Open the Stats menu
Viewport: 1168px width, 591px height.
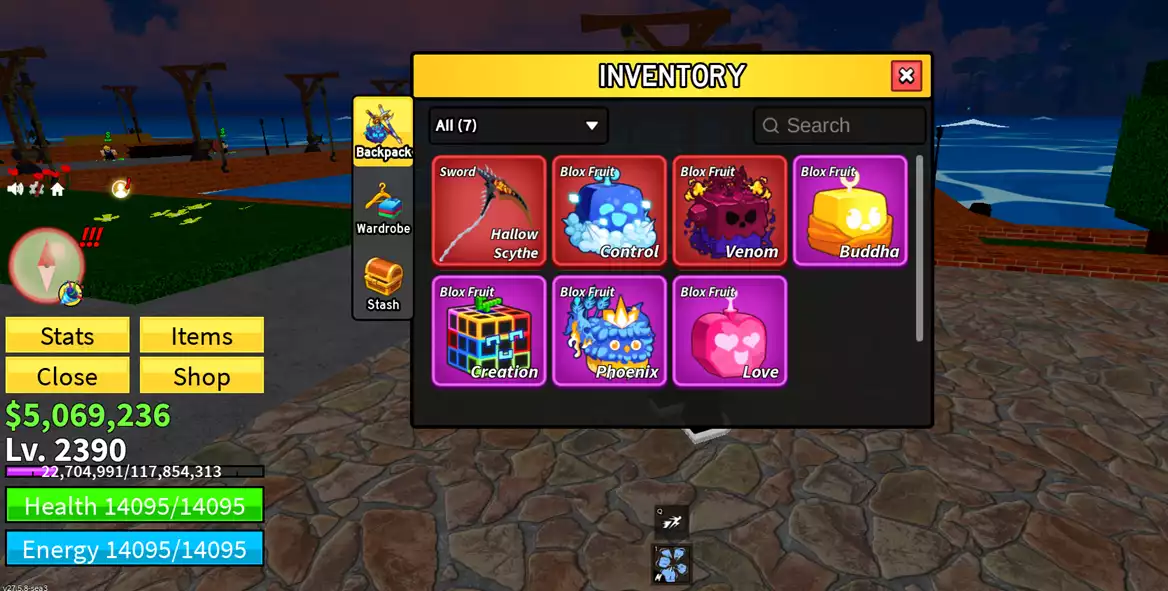(x=67, y=336)
